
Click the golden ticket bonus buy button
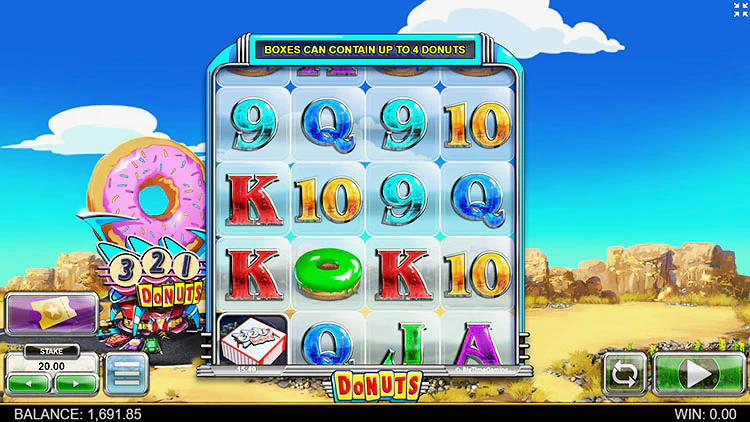(x=51, y=314)
